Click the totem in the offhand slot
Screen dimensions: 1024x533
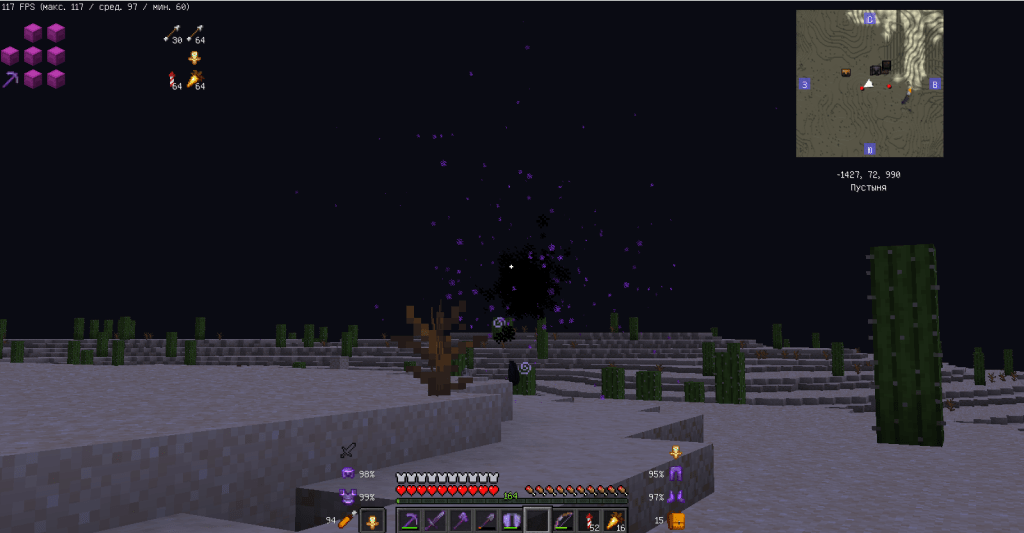pos(372,520)
